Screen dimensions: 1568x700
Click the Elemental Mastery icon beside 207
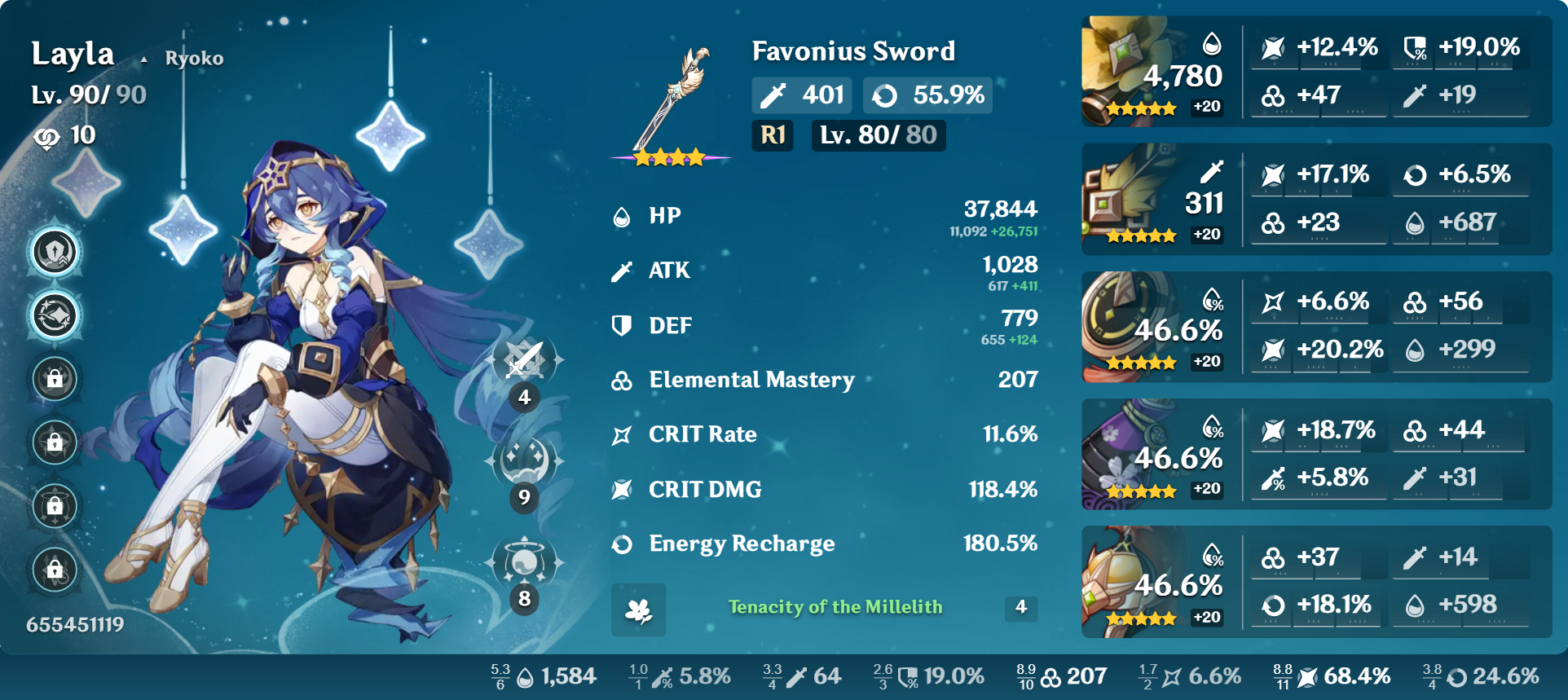point(622,380)
